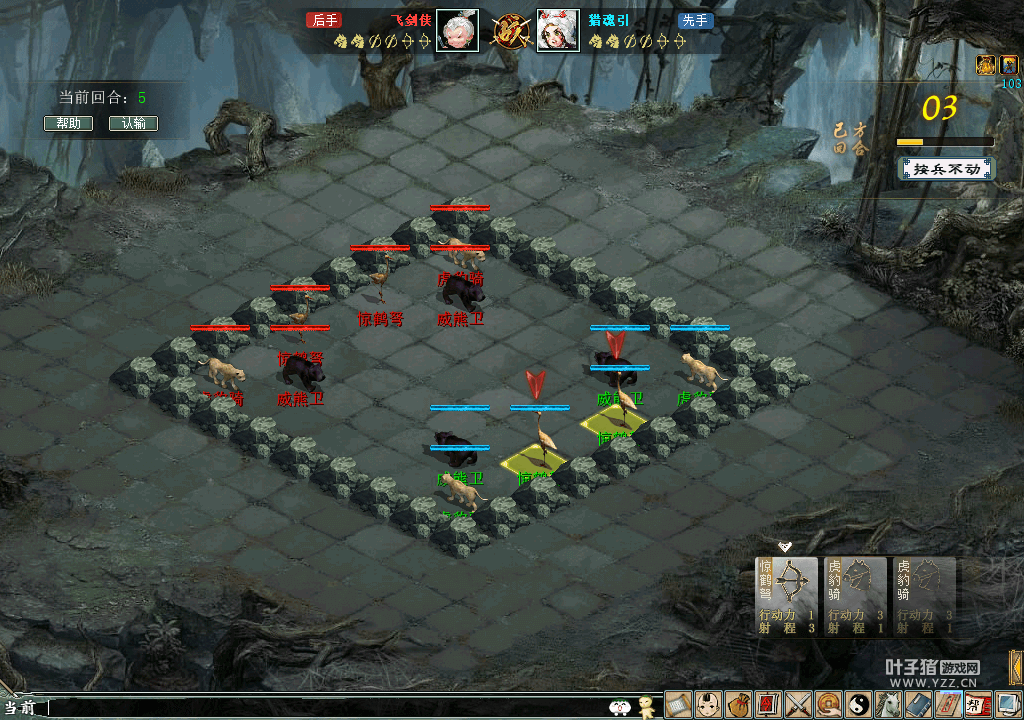Image resolution: width=1024 pixels, height=720 pixels.
Task: Open the emoticon face picker
Action: click(620, 707)
